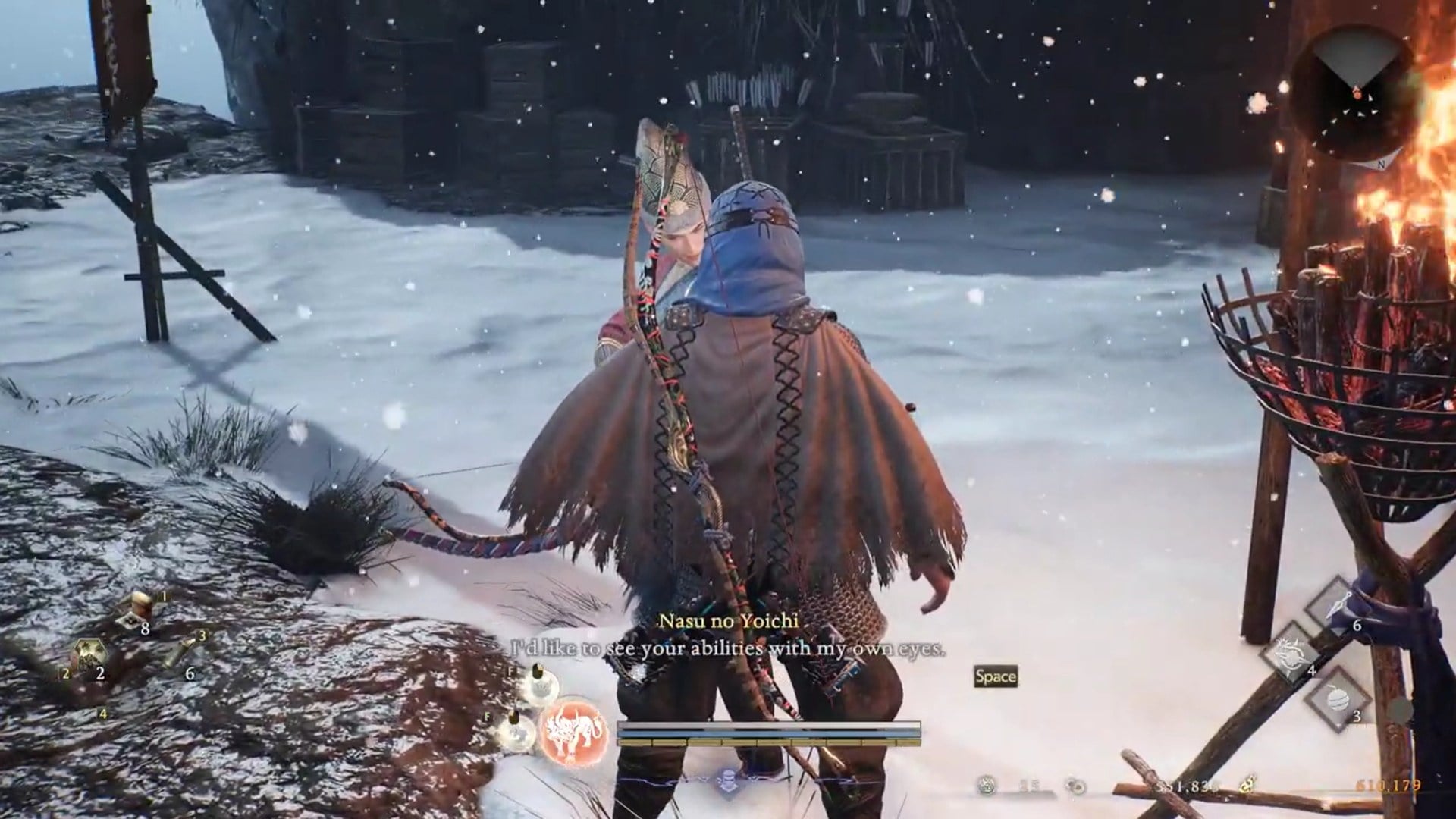This screenshot has height=819, width=1456.
Task: Use the bomb item icon numbered 3
Action: click(x=1338, y=700)
